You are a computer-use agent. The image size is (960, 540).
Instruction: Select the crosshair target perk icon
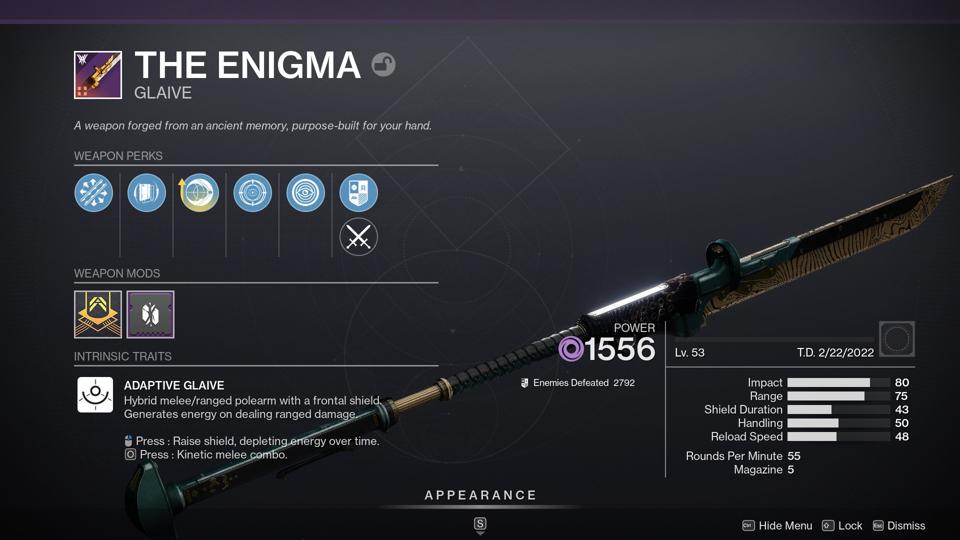(253, 192)
